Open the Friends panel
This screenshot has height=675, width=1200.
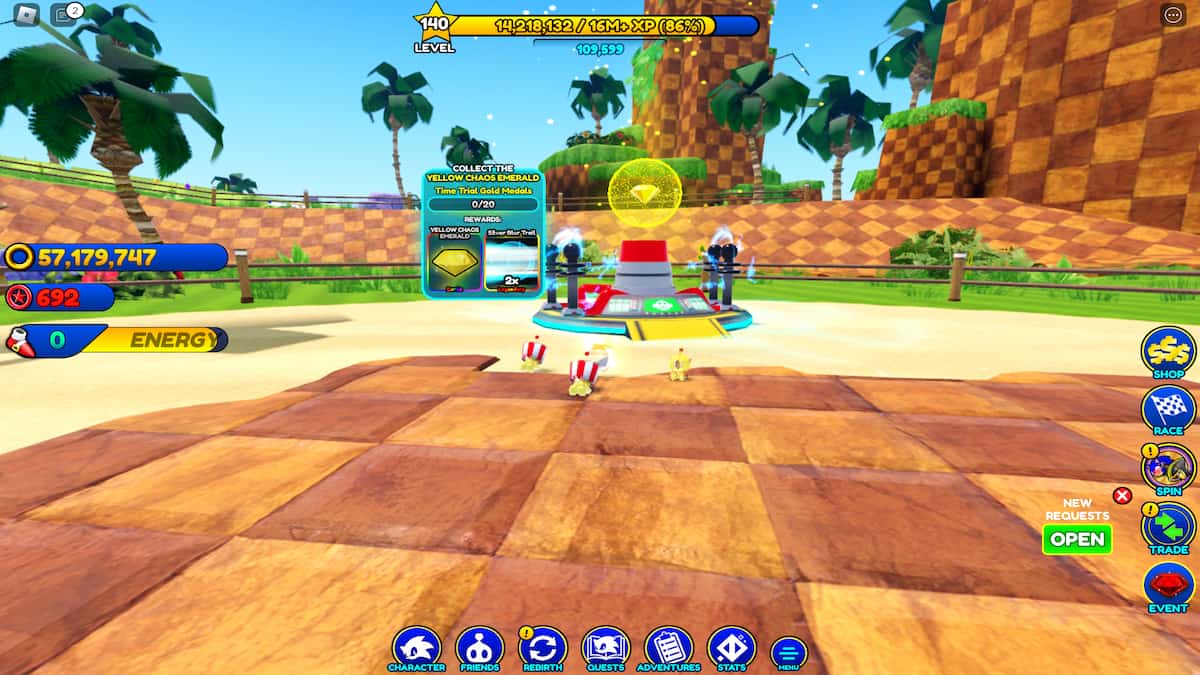click(480, 647)
